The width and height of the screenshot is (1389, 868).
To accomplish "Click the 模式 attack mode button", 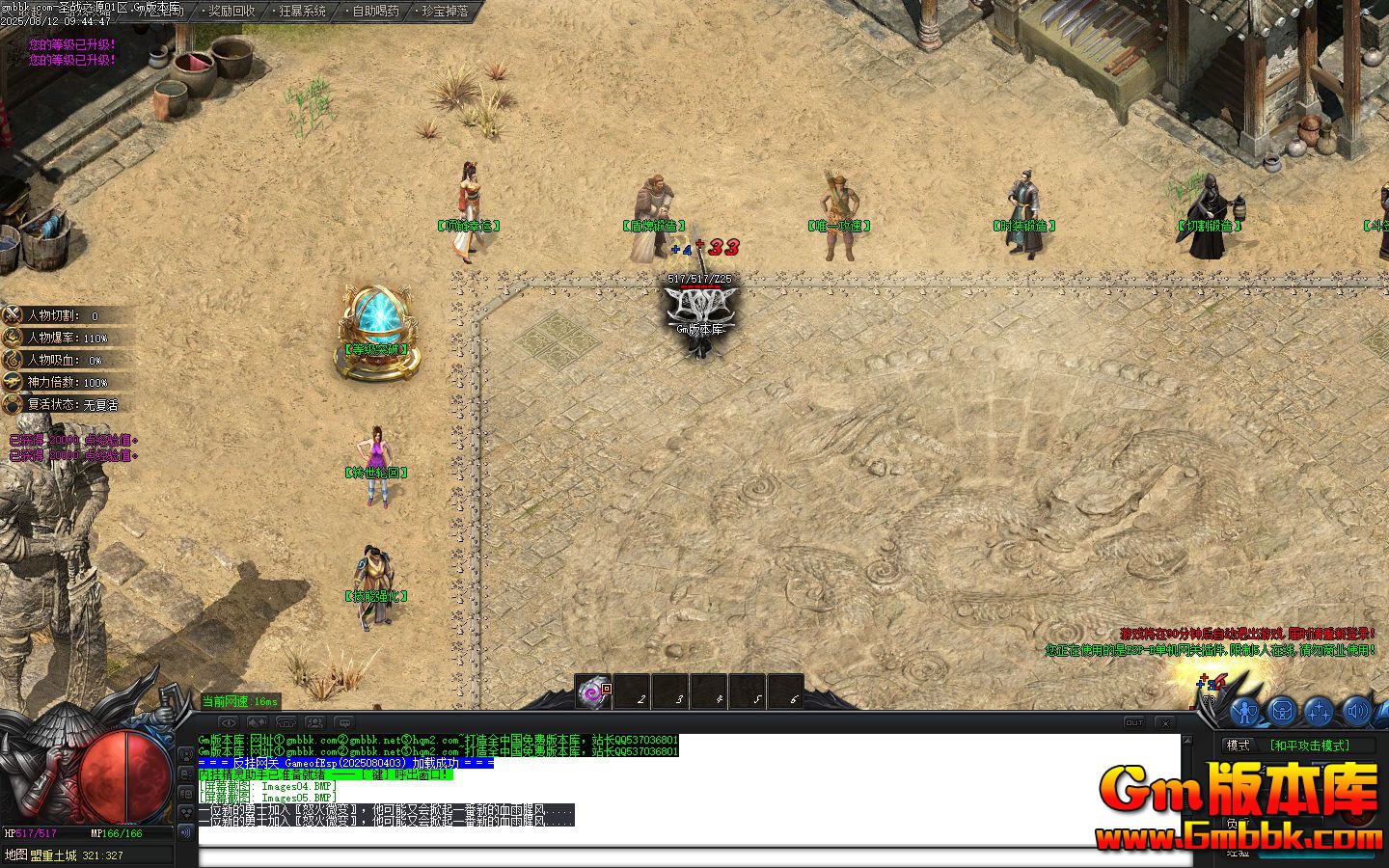I will pos(1238,746).
